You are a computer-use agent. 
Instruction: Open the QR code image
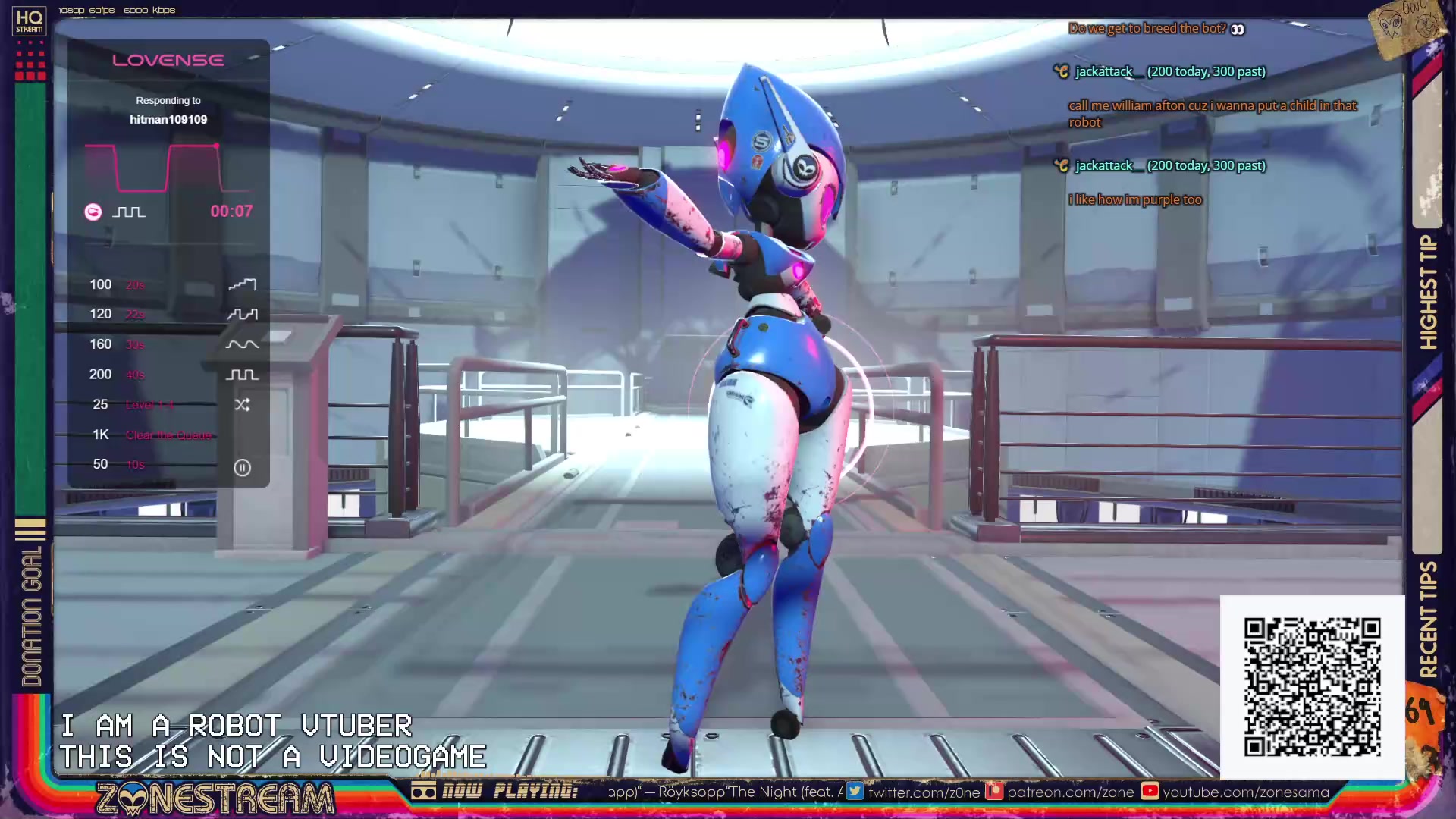[x=1312, y=687]
